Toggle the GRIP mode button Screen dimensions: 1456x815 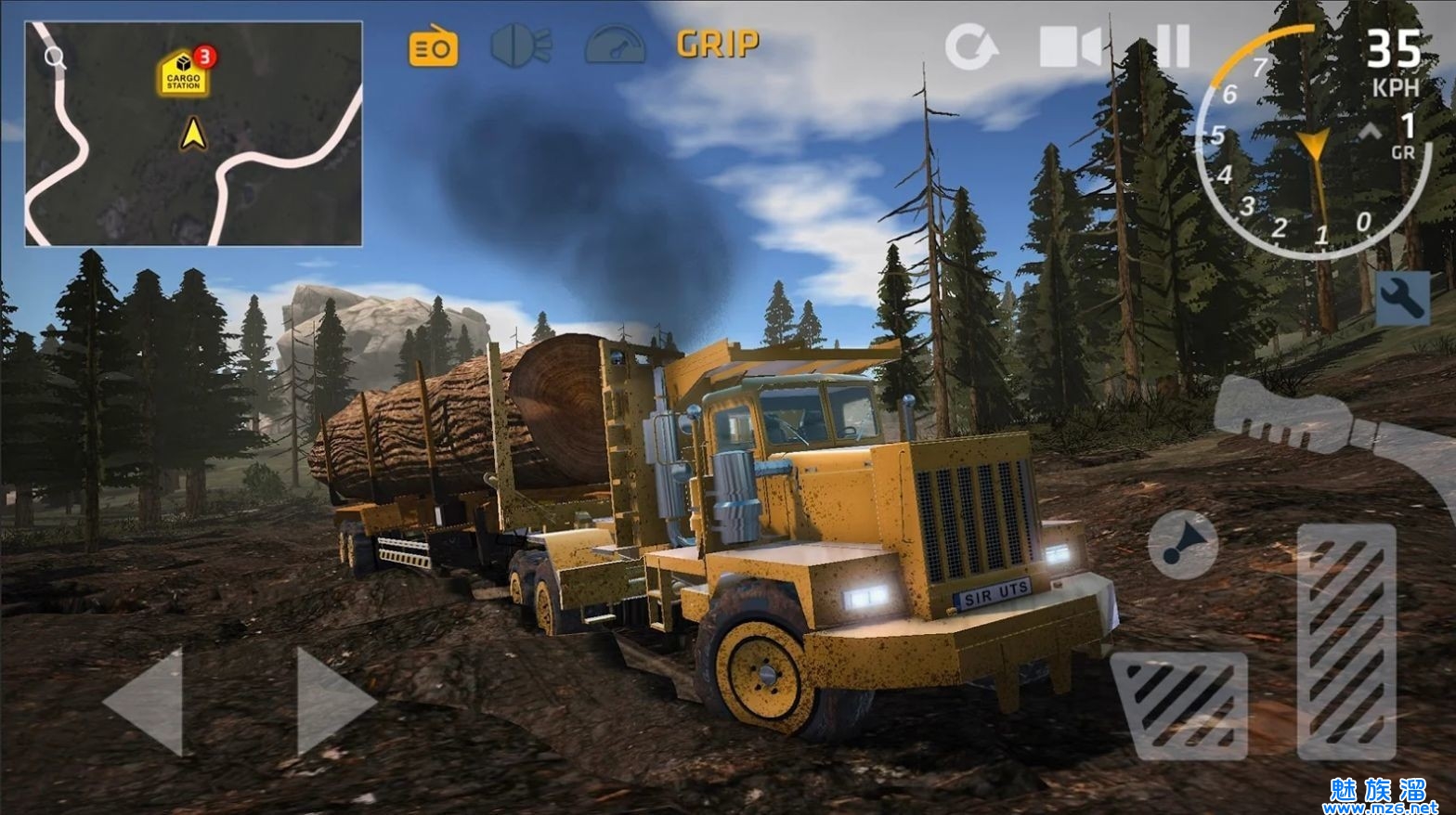pyautogui.click(x=718, y=44)
